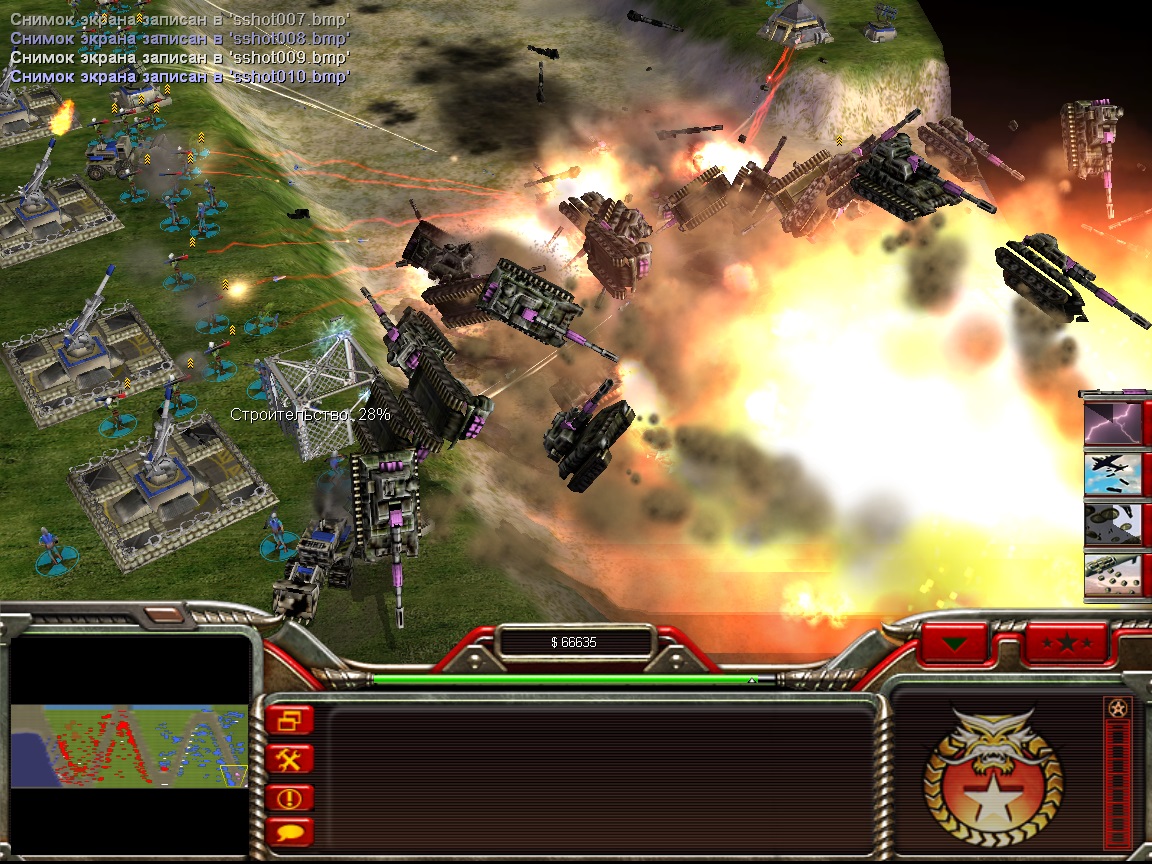Screen dimensions: 1152x864
Task: Jump to last event via exclamation button
Action: point(290,798)
